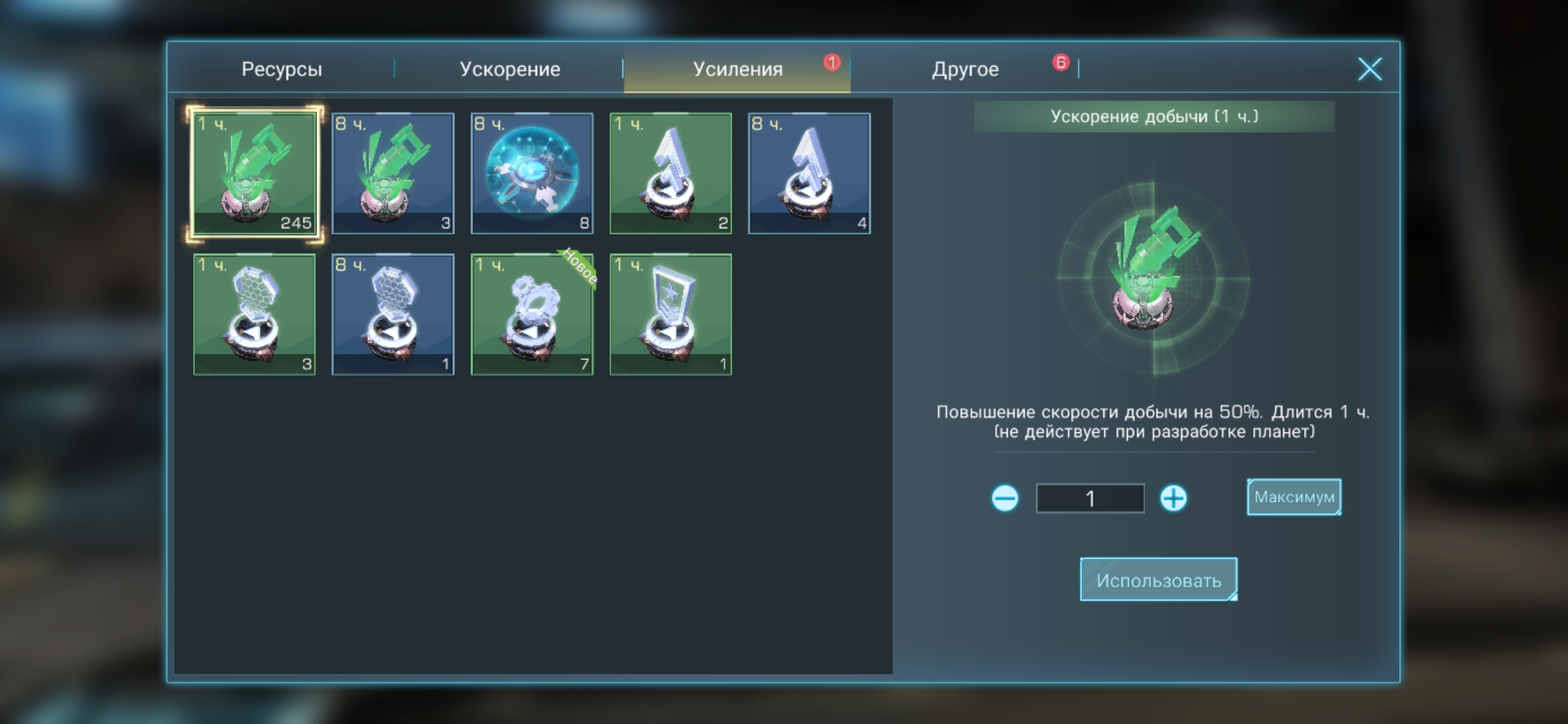Choose the 1 ч. star badge boost

click(671, 314)
